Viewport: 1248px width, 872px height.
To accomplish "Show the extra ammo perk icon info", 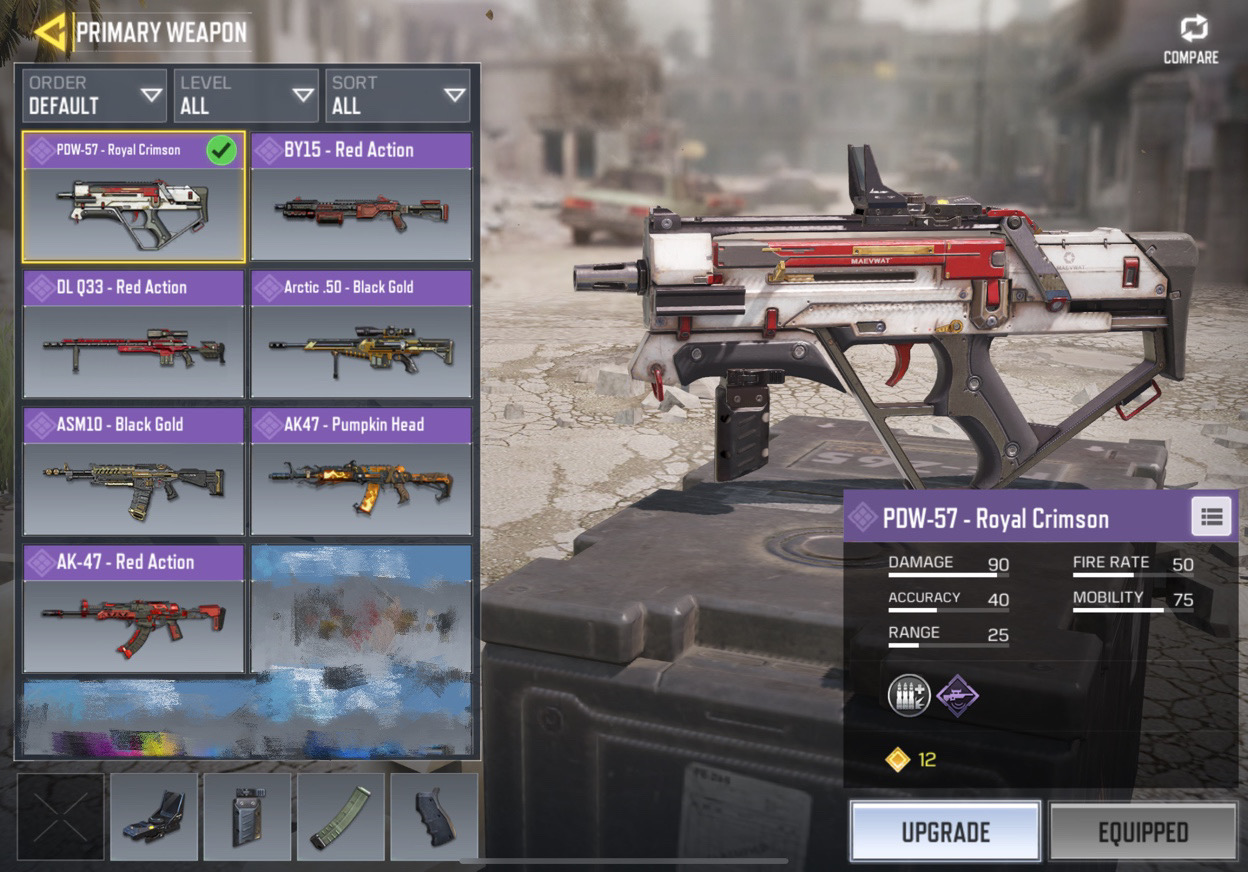I will pos(909,695).
